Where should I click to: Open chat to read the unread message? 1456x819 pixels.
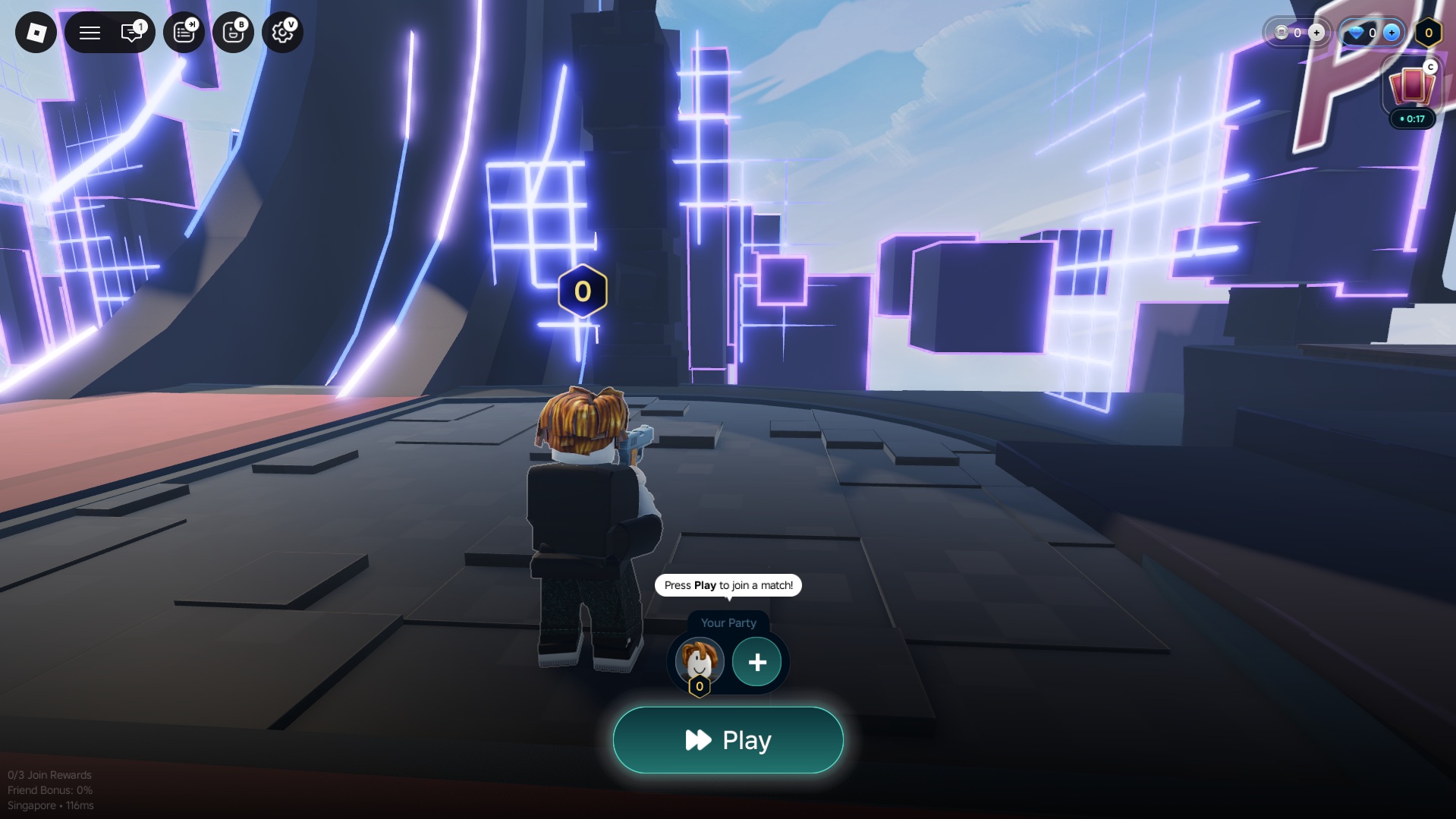point(132,32)
